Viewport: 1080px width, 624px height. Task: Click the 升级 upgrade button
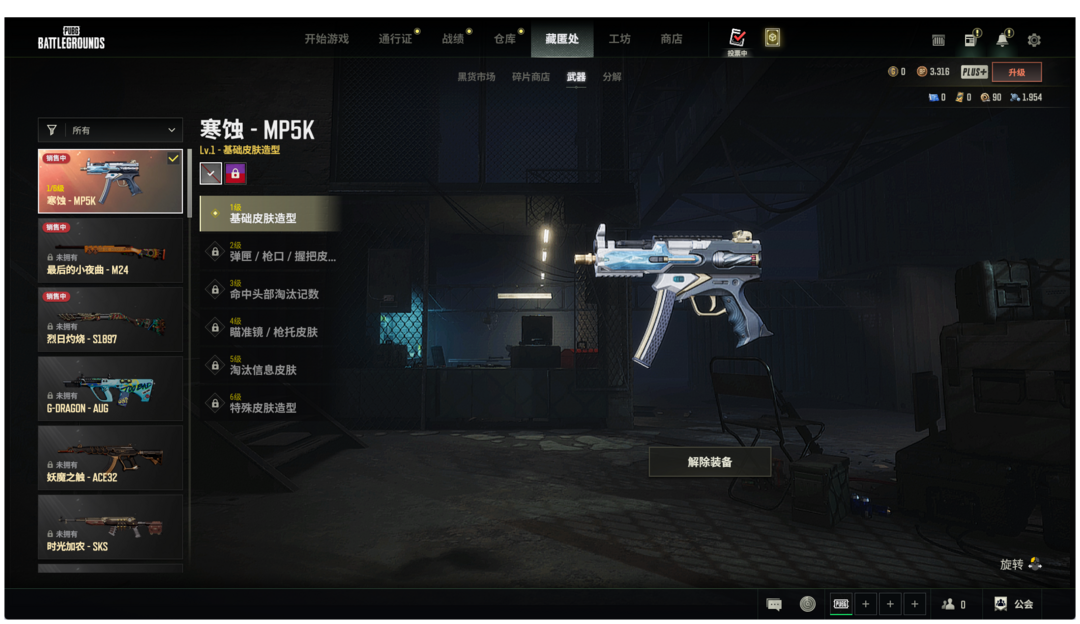[x=1016, y=72]
